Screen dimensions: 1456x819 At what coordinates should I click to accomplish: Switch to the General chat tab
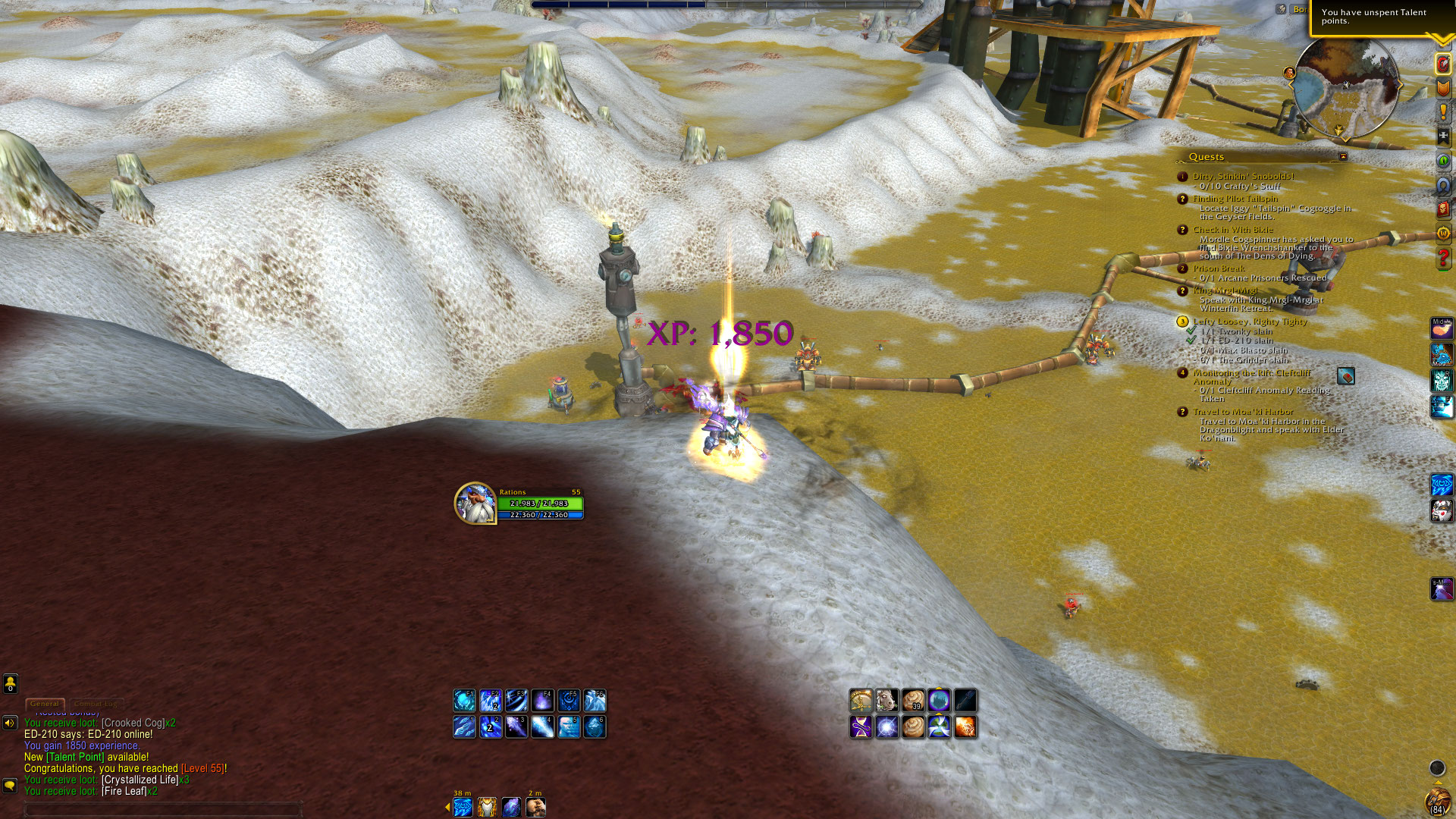(x=45, y=704)
